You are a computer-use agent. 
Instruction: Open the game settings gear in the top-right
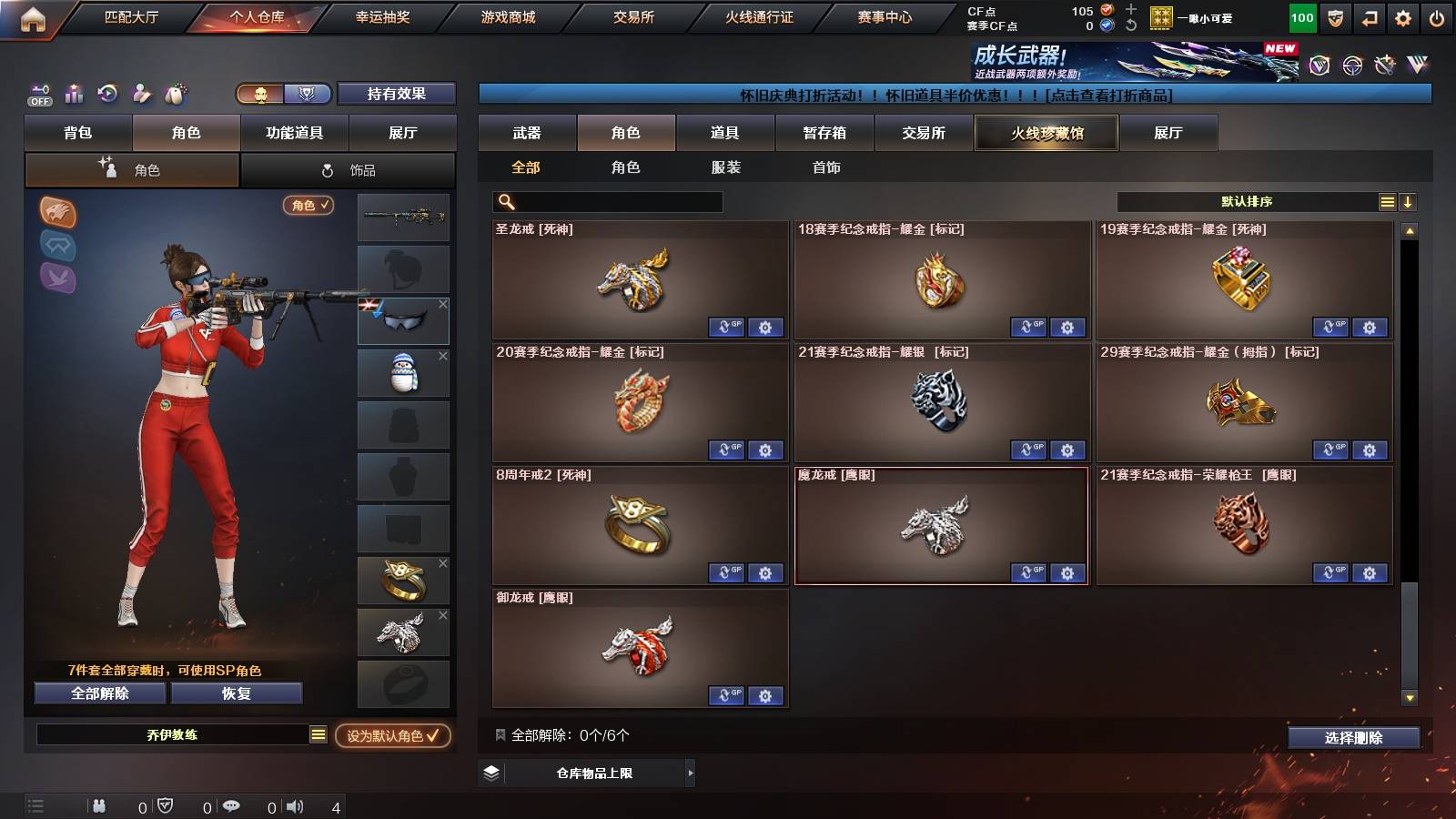coord(1402,16)
